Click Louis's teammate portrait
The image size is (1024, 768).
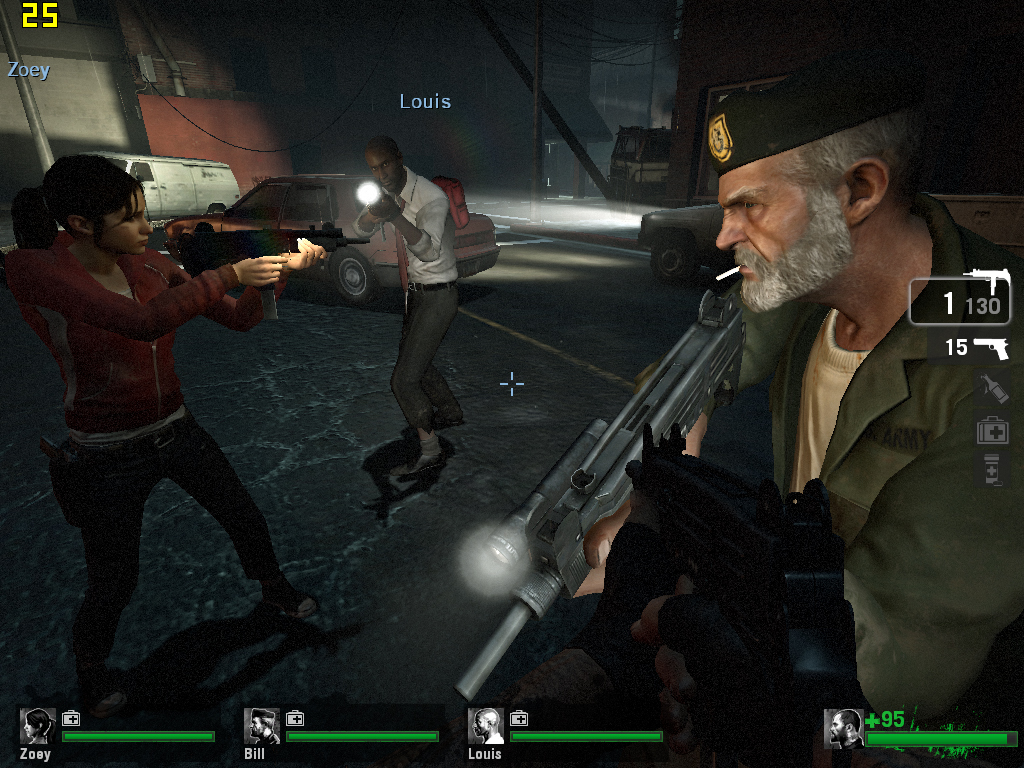[486, 726]
